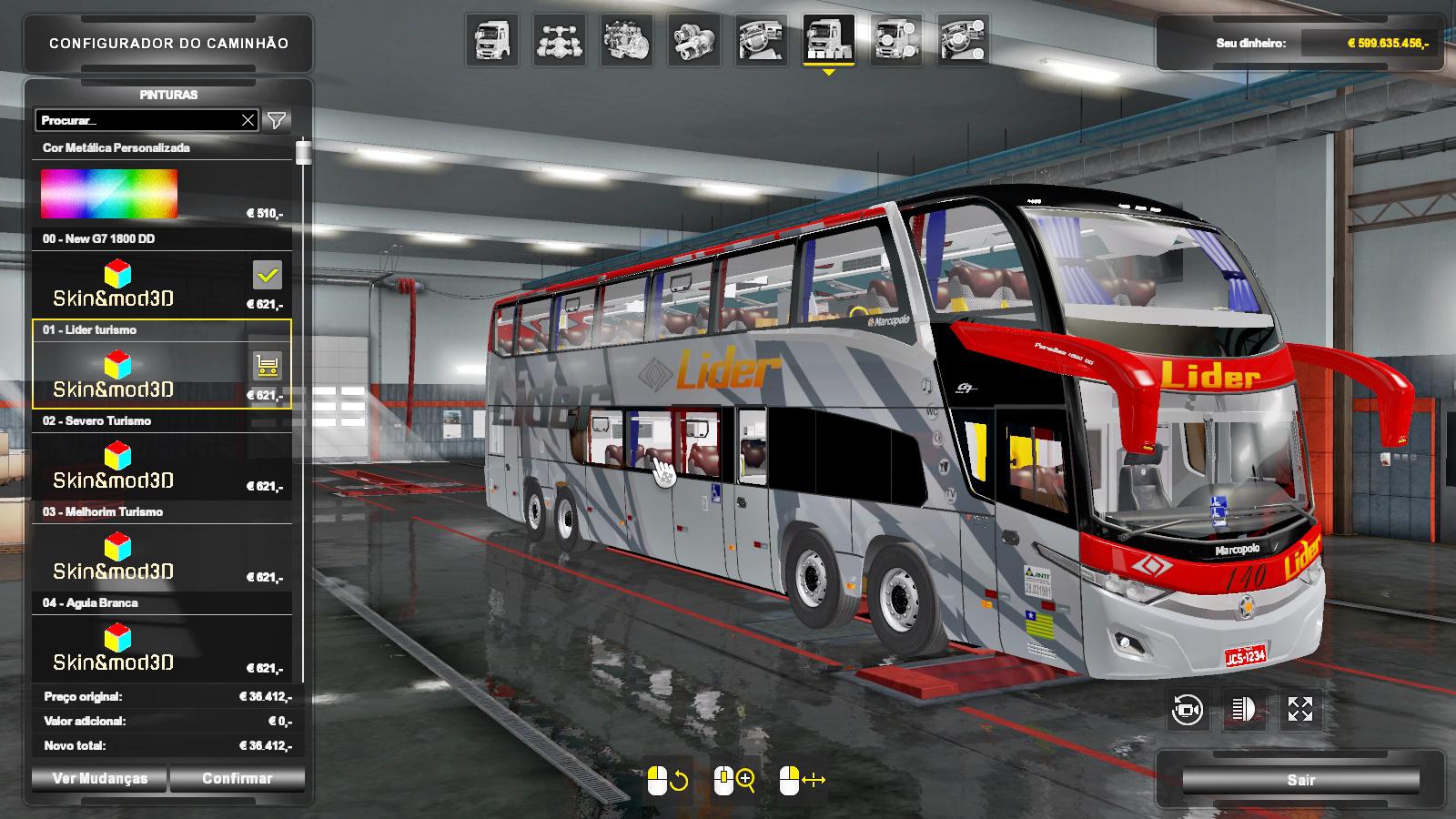Toggle the truck headlights
This screenshot has width=1456, height=819.
click(x=1244, y=710)
